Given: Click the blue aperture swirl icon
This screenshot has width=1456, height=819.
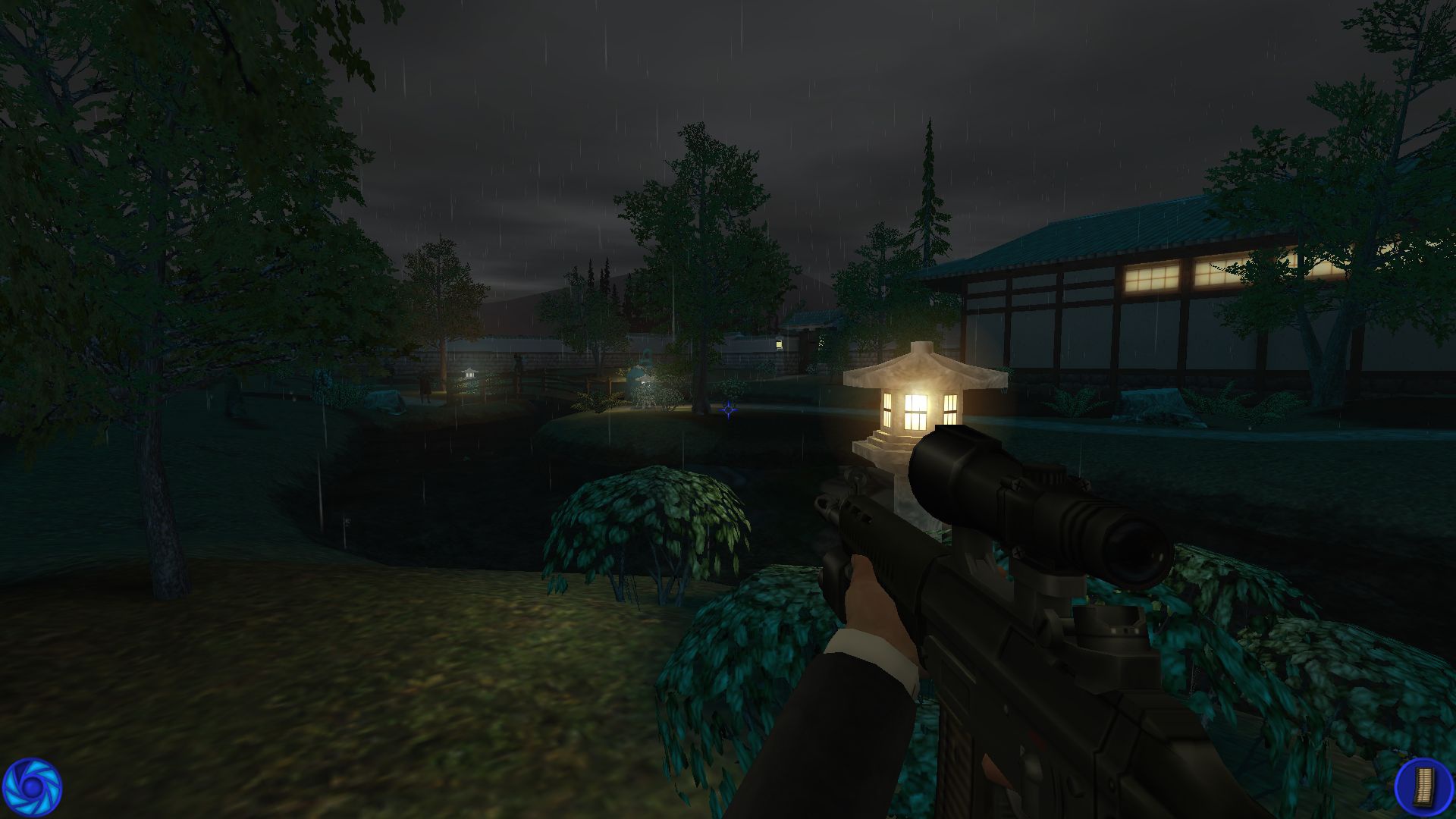Looking at the screenshot, I should (32, 789).
